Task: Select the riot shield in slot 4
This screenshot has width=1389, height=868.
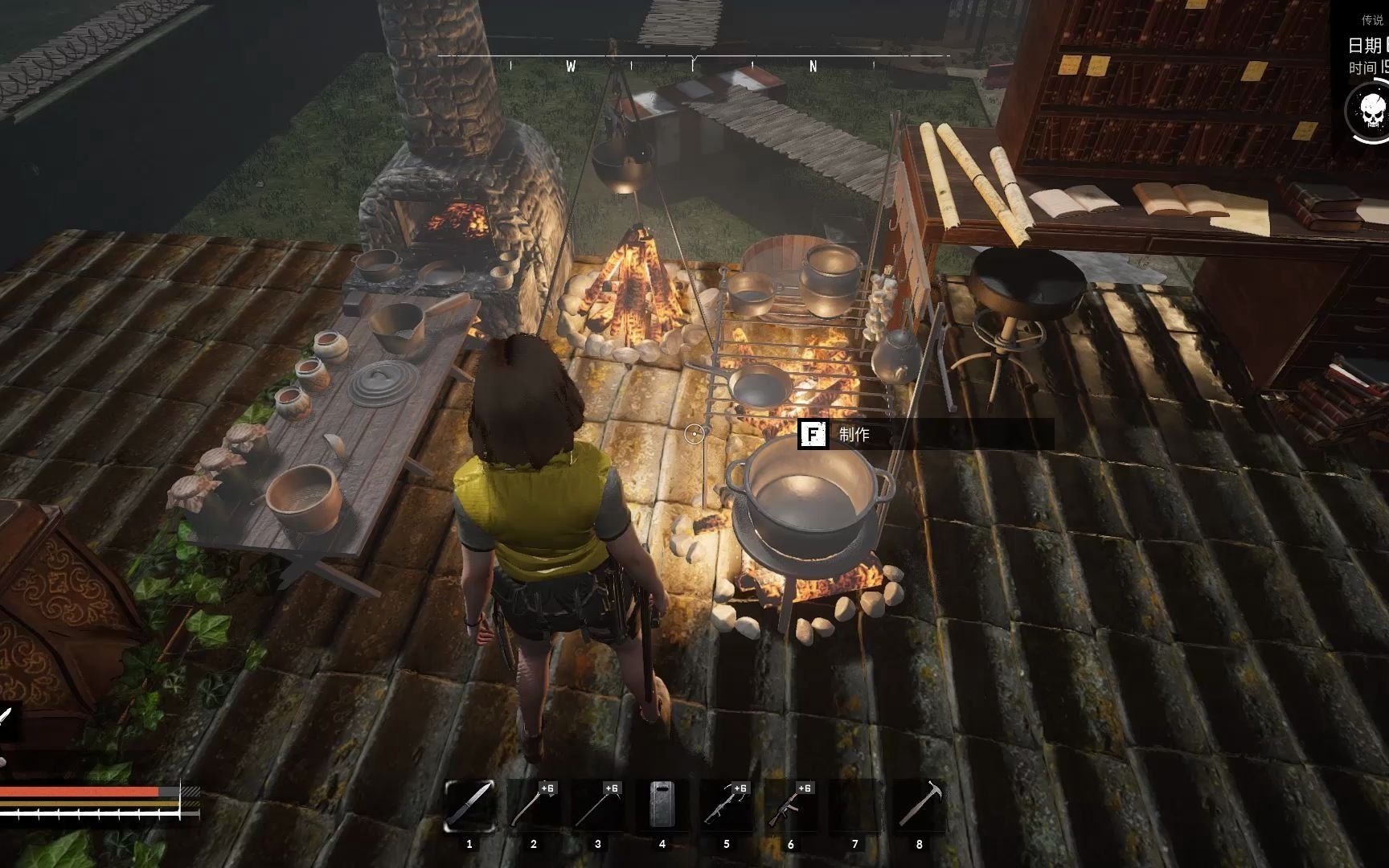Action: [662, 805]
